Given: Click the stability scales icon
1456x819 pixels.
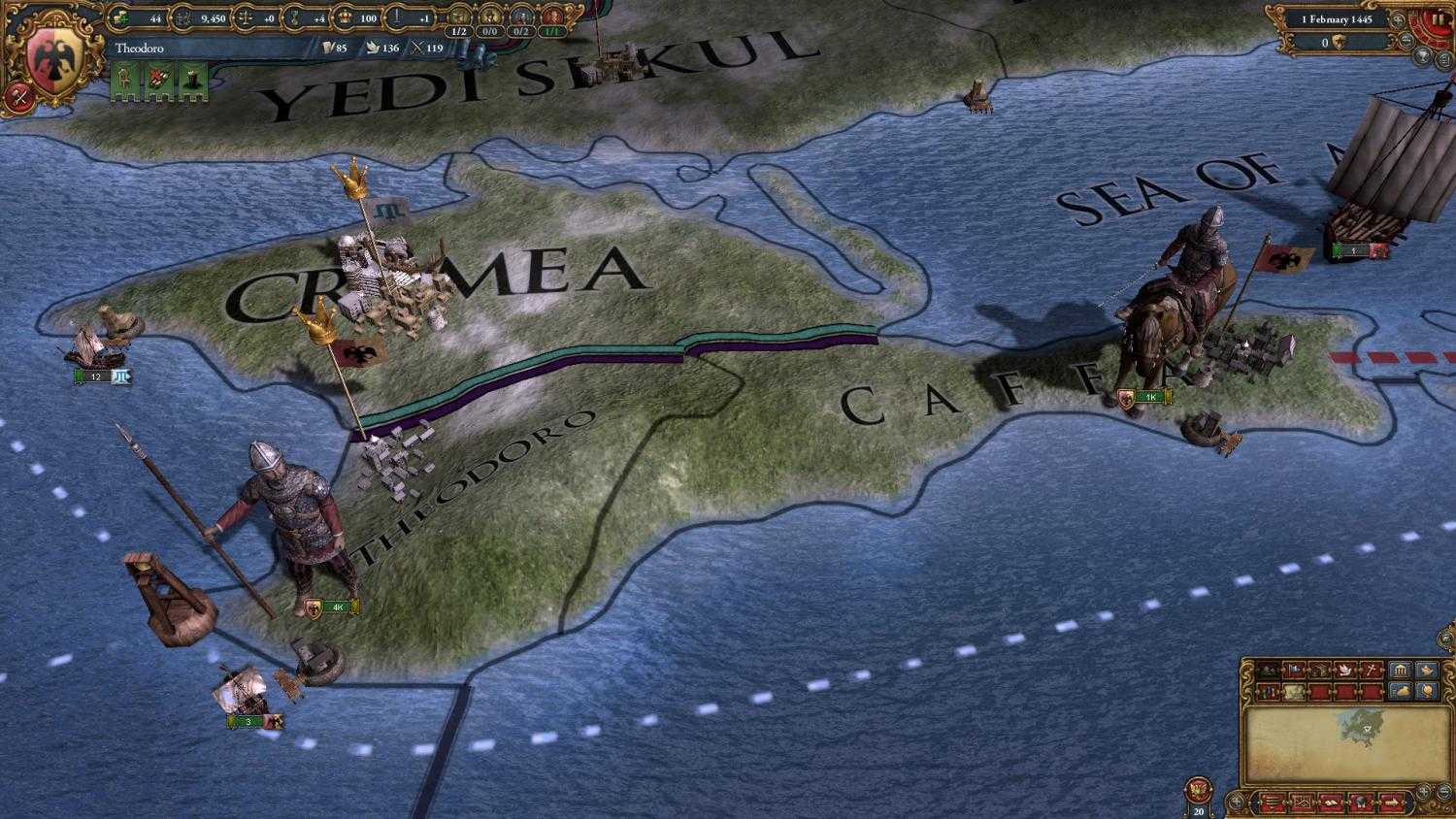Looking at the screenshot, I should pyautogui.click(x=245, y=16).
